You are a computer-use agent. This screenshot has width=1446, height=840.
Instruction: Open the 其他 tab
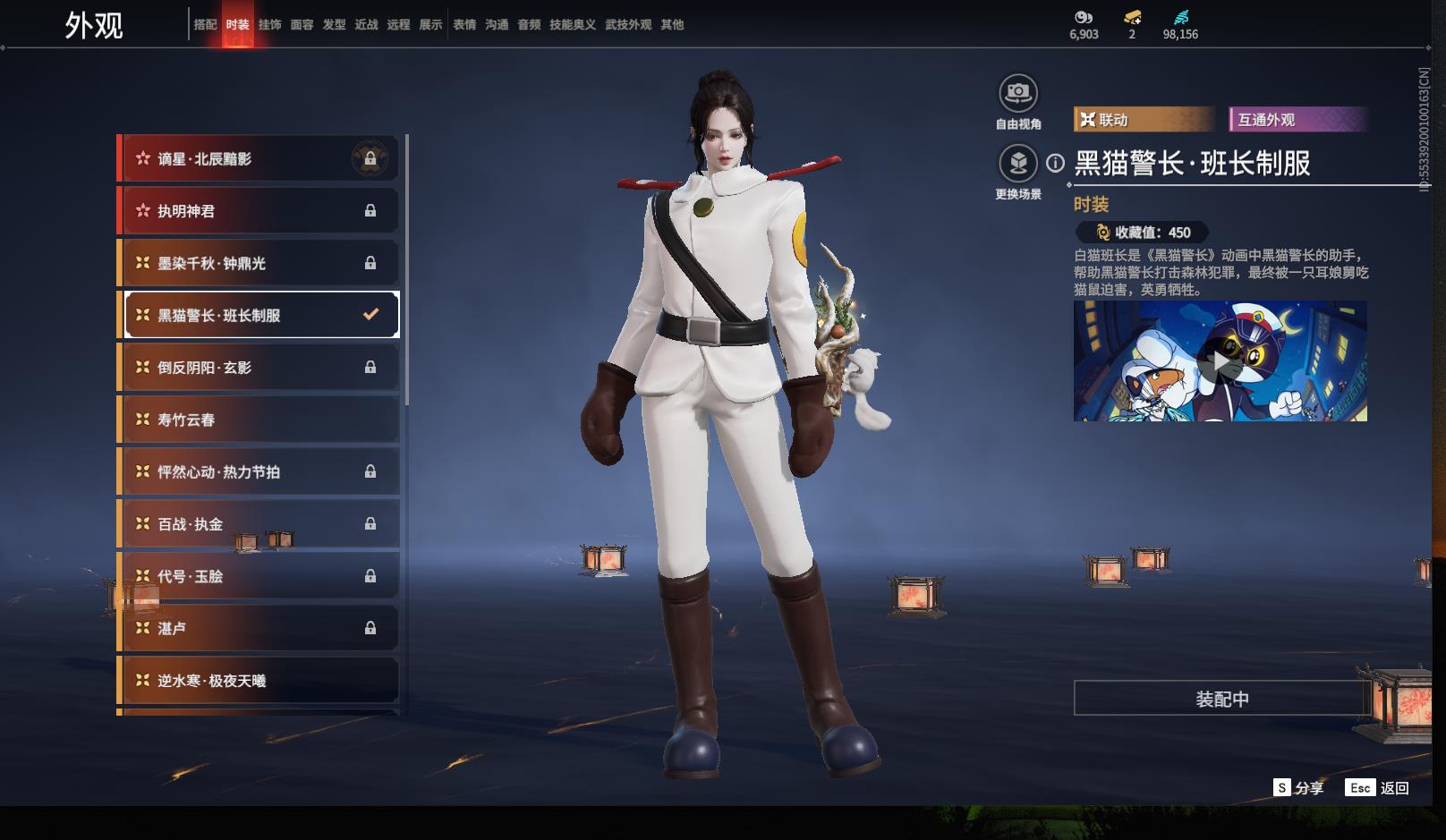click(x=672, y=25)
